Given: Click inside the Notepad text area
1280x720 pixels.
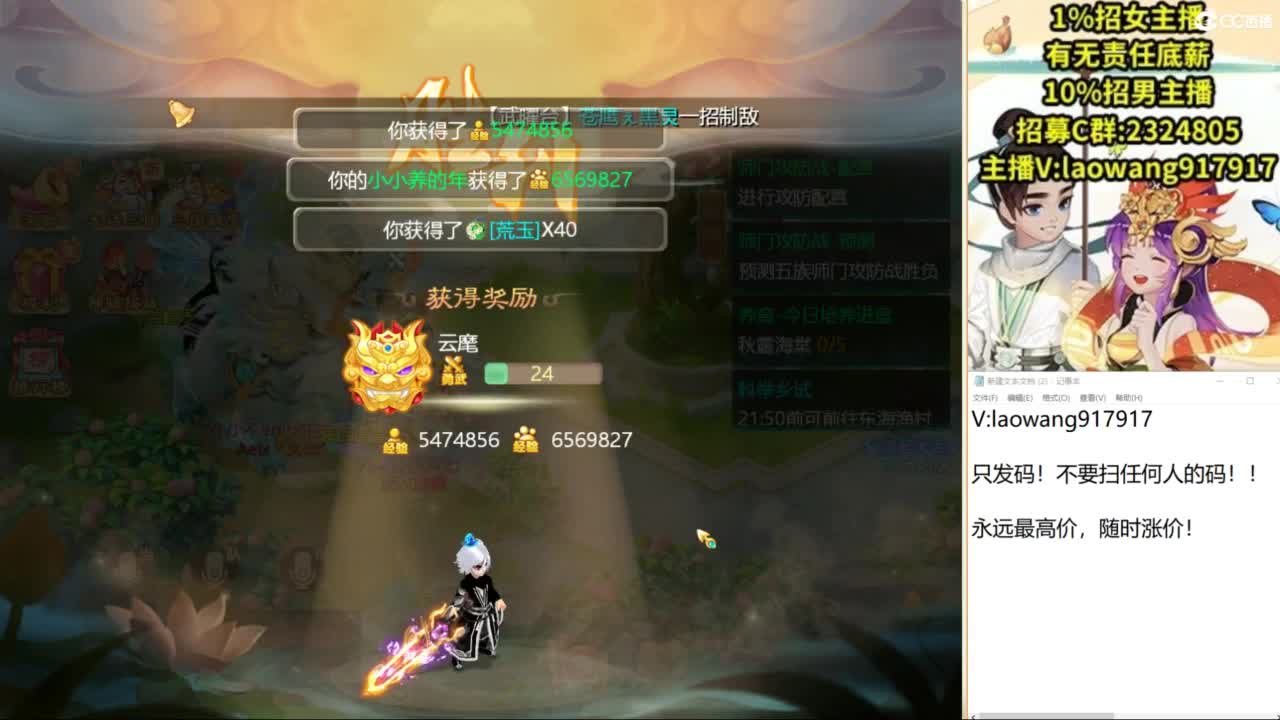Looking at the screenshot, I should 1100,500.
